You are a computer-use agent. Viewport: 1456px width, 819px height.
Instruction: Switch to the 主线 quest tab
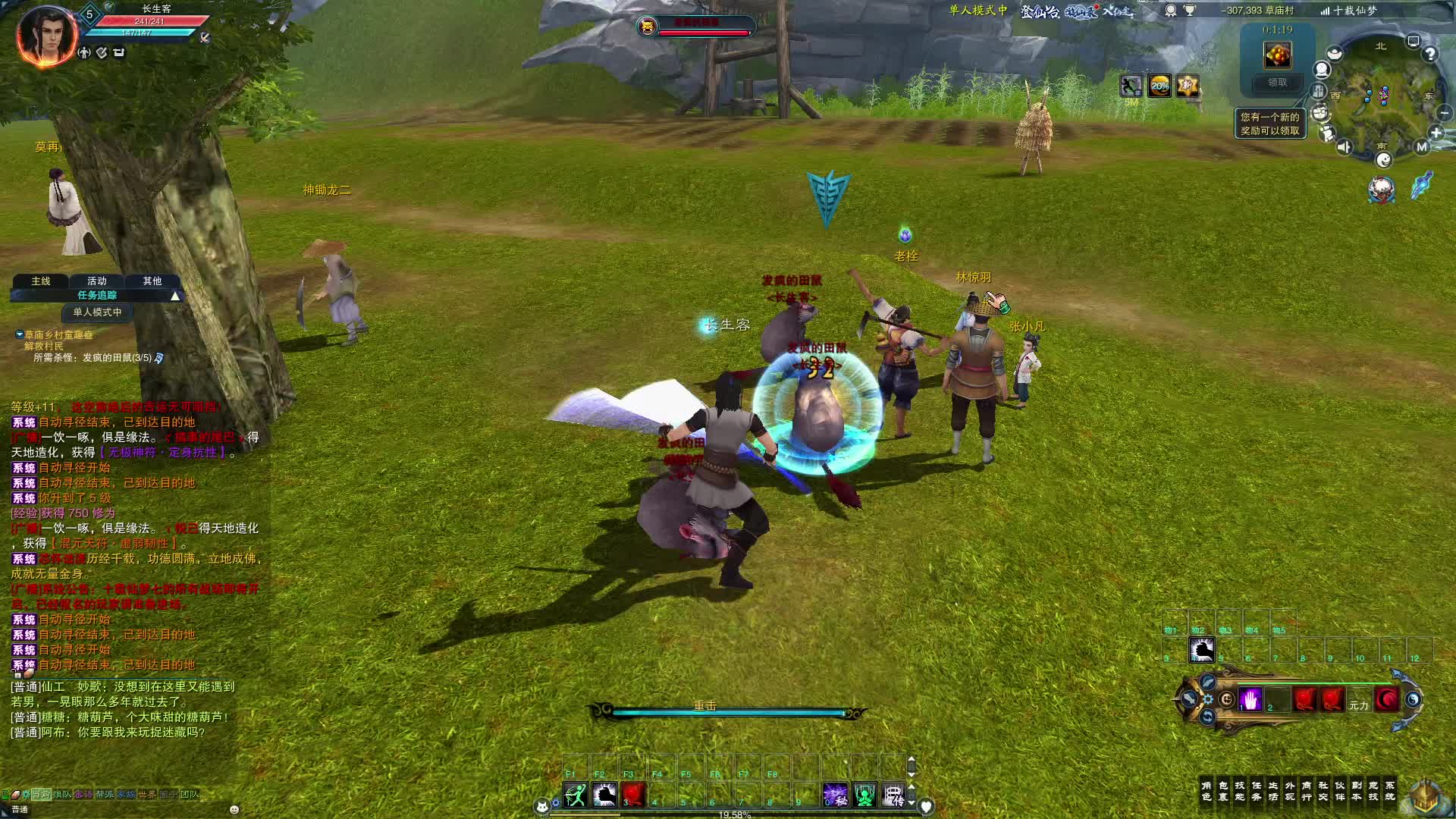tap(41, 281)
